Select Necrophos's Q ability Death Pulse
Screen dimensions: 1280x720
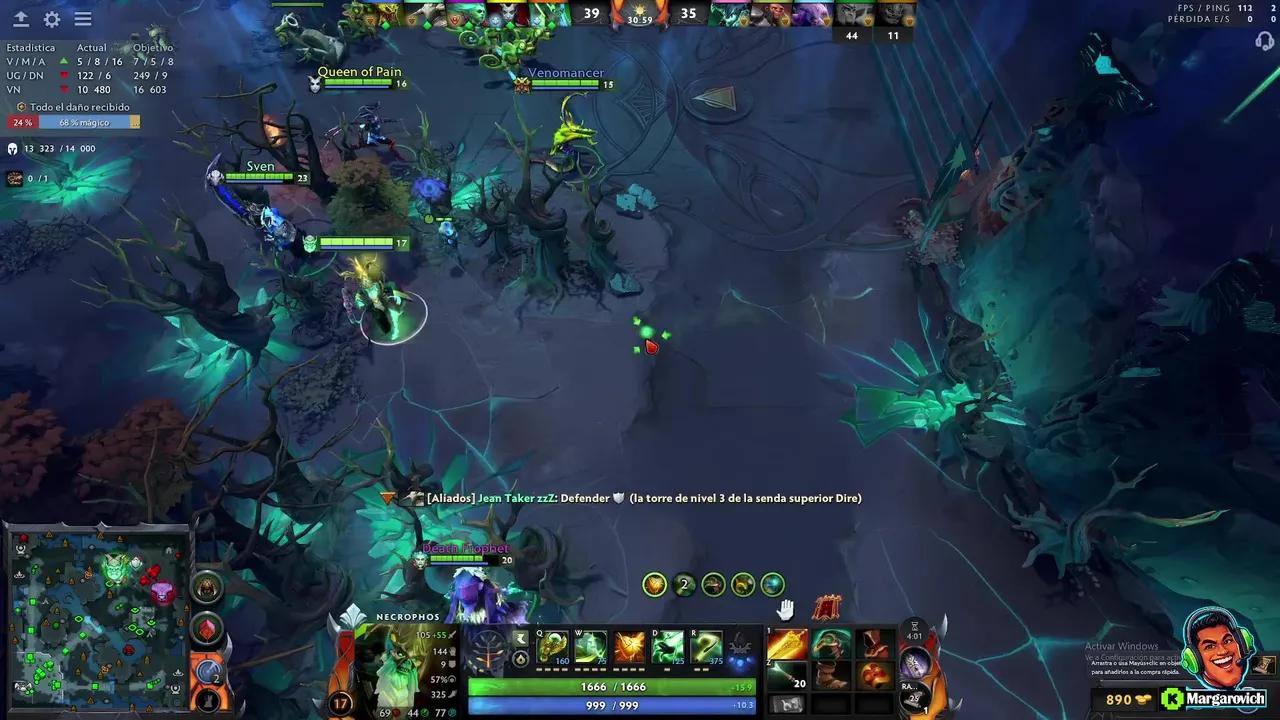click(x=554, y=646)
